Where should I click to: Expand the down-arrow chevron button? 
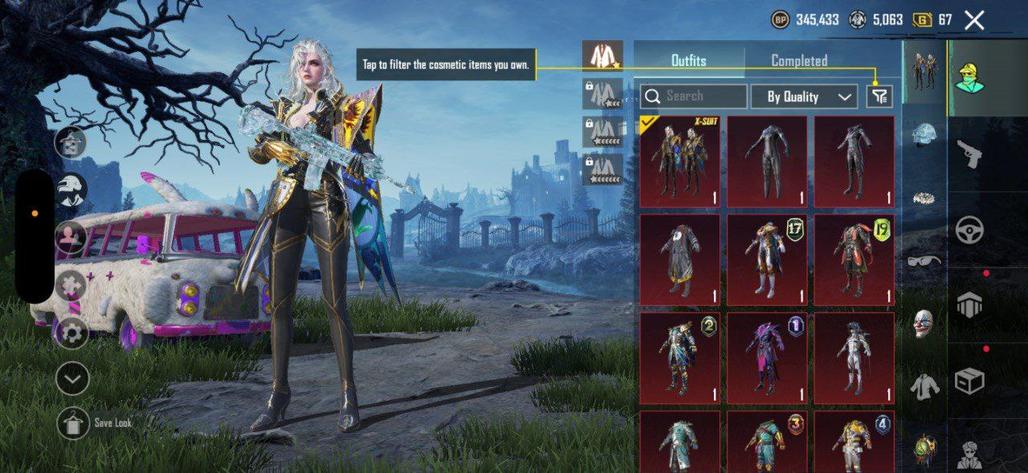[x=73, y=378]
